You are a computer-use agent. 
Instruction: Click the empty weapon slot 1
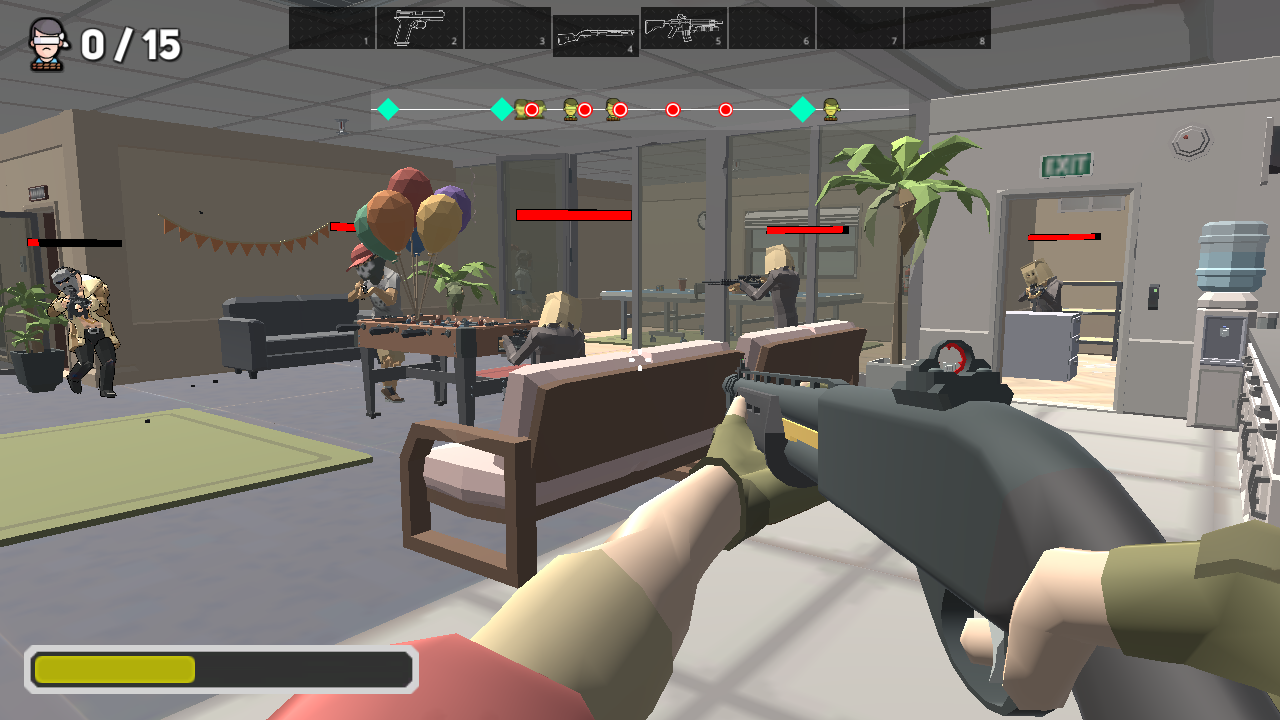(330, 28)
